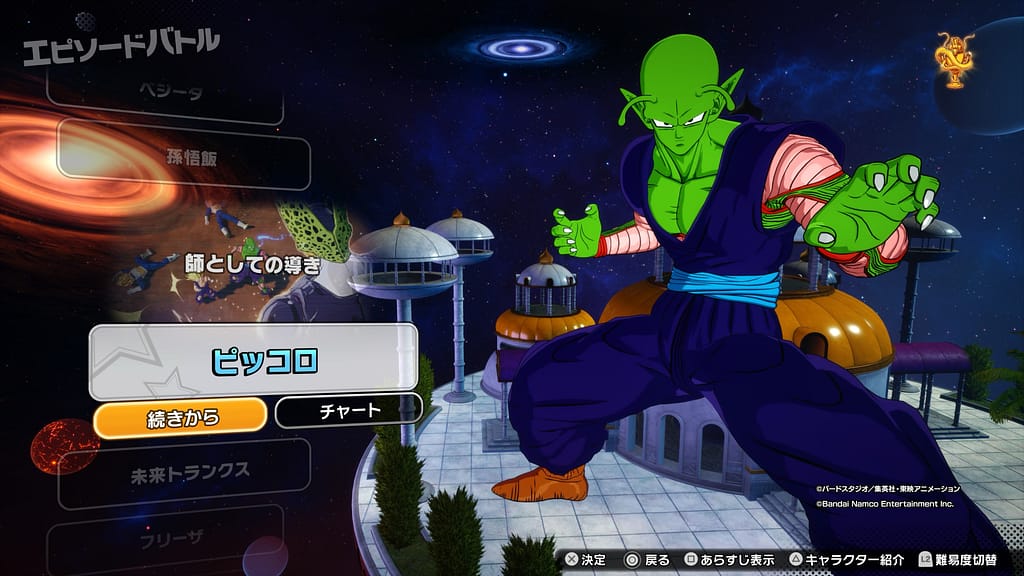Select the 孫悟飯 character entry

coord(183,155)
